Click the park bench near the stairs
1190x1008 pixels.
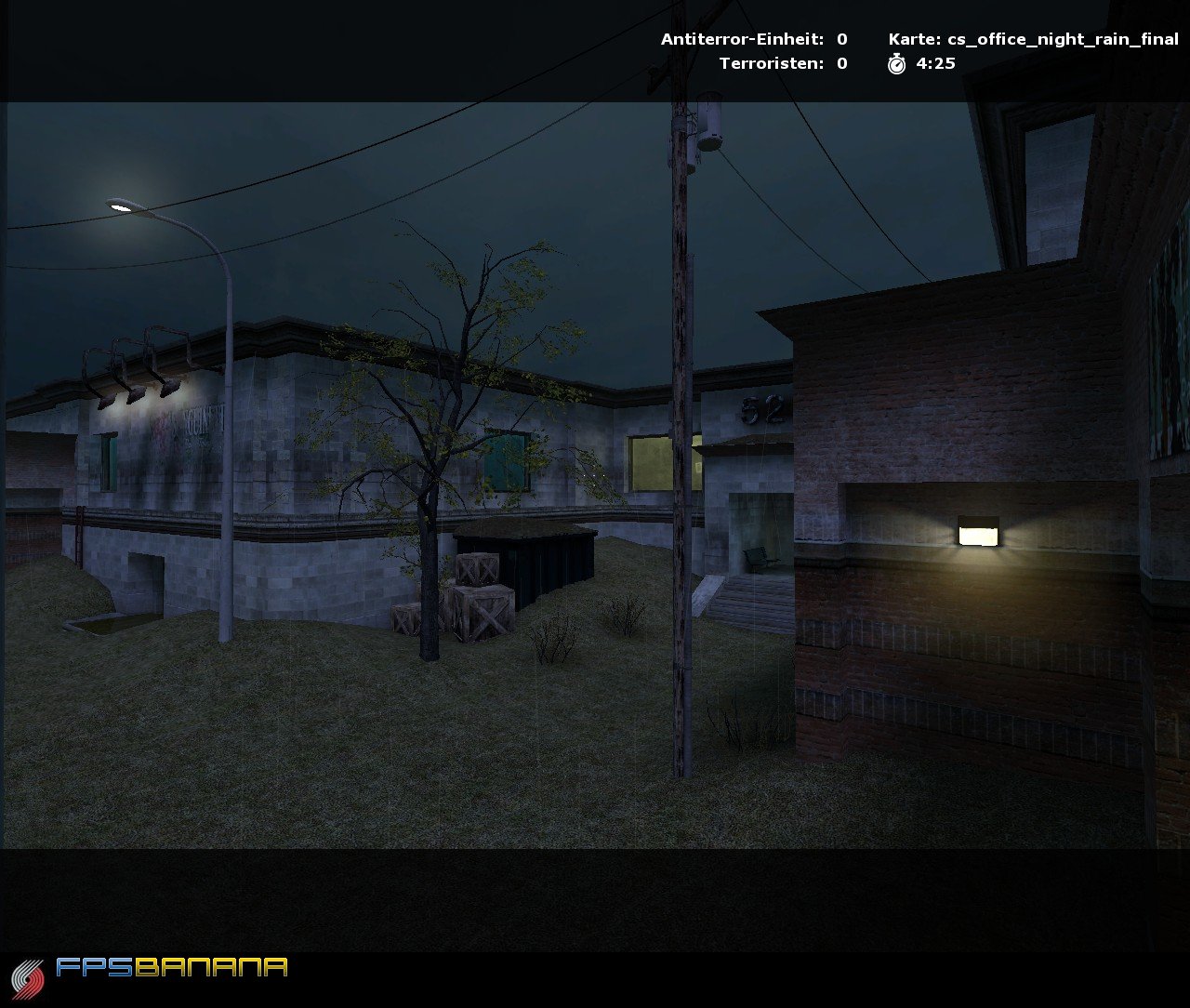(x=760, y=558)
